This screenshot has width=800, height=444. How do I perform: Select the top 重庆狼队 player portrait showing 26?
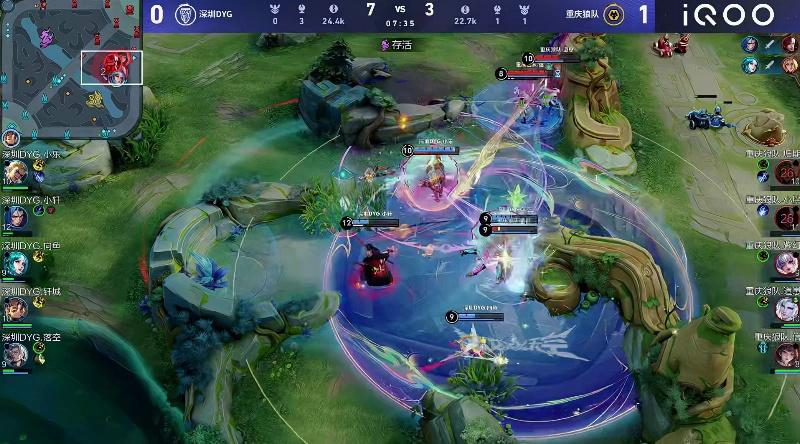tap(787, 174)
